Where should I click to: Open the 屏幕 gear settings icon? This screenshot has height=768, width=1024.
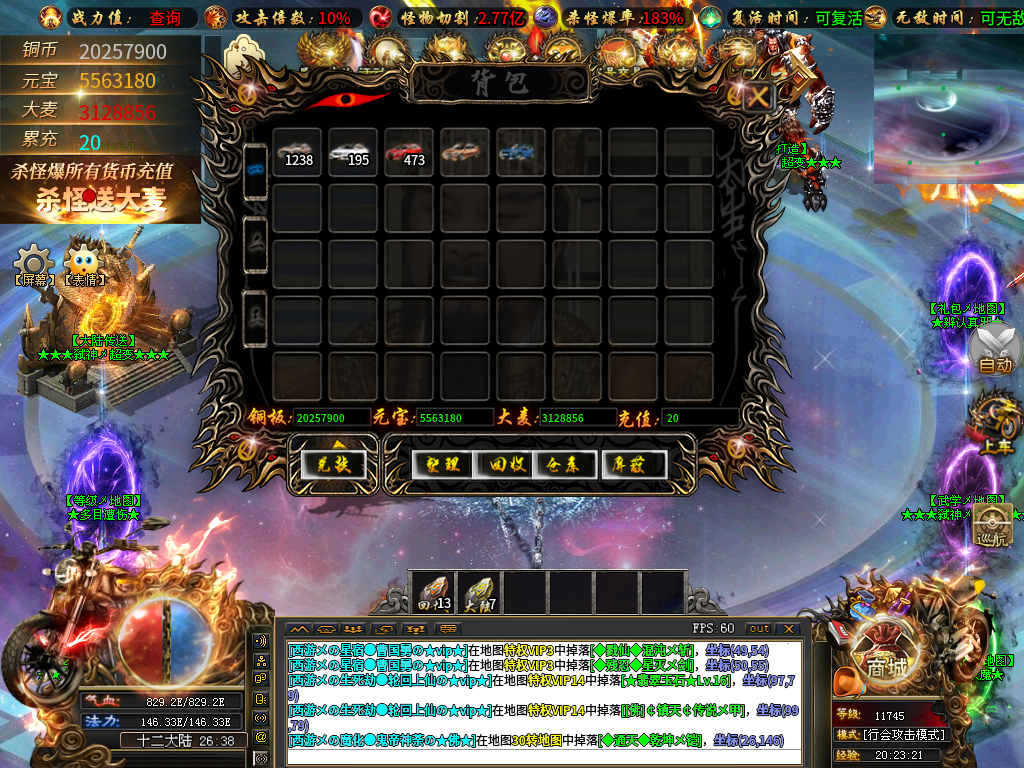[x=34, y=262]
